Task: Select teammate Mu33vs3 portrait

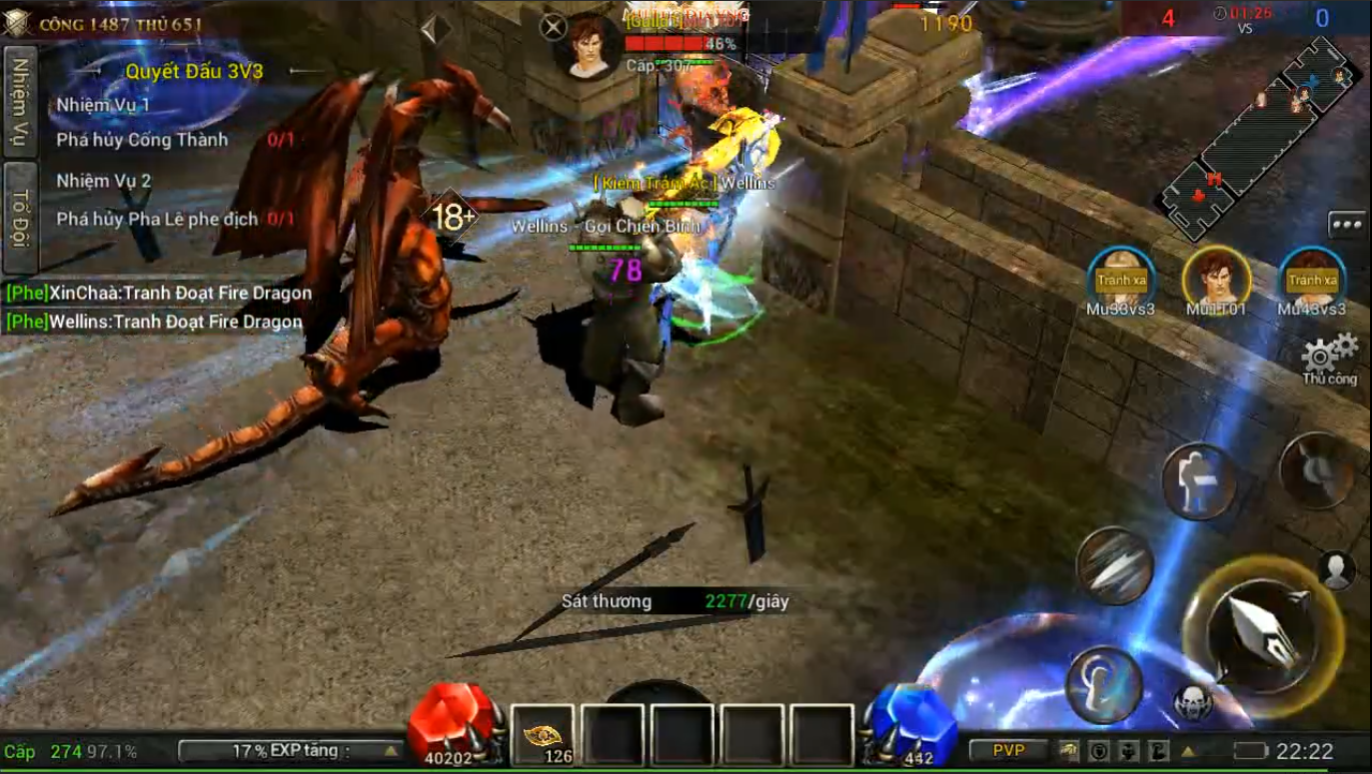Action: (1121, 277)
